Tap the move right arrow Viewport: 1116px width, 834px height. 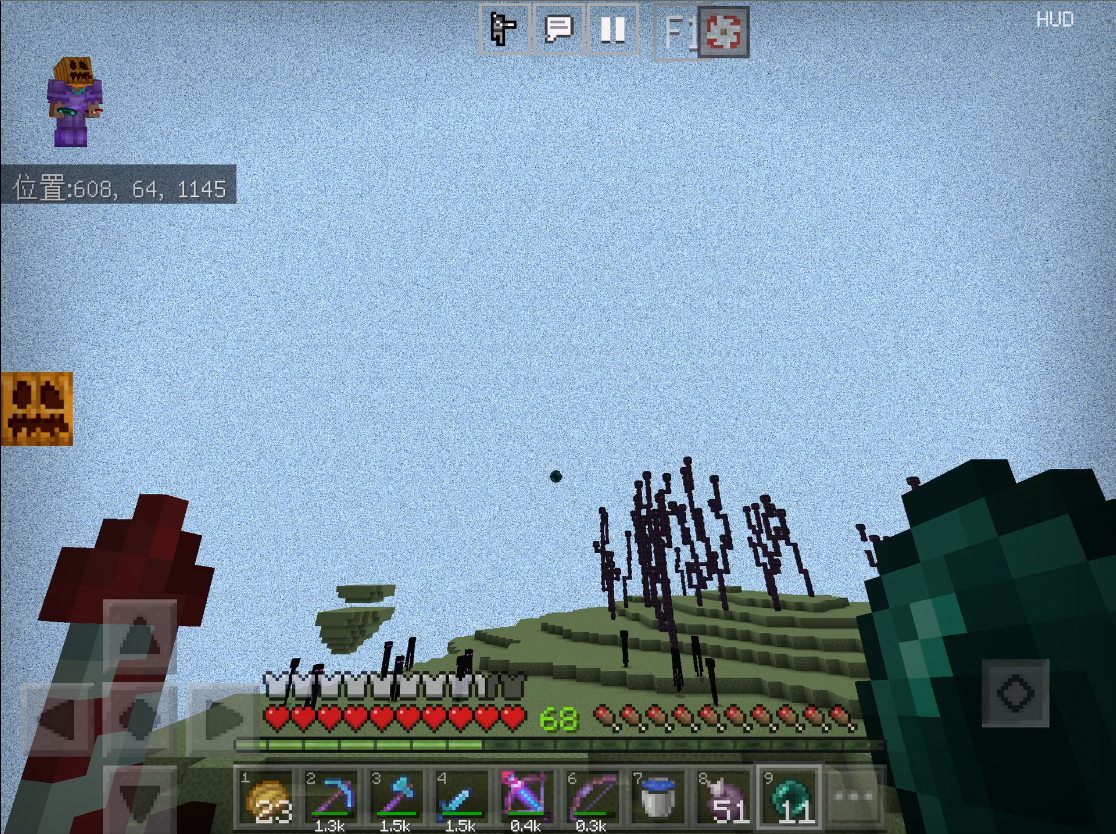coord(223,719)
